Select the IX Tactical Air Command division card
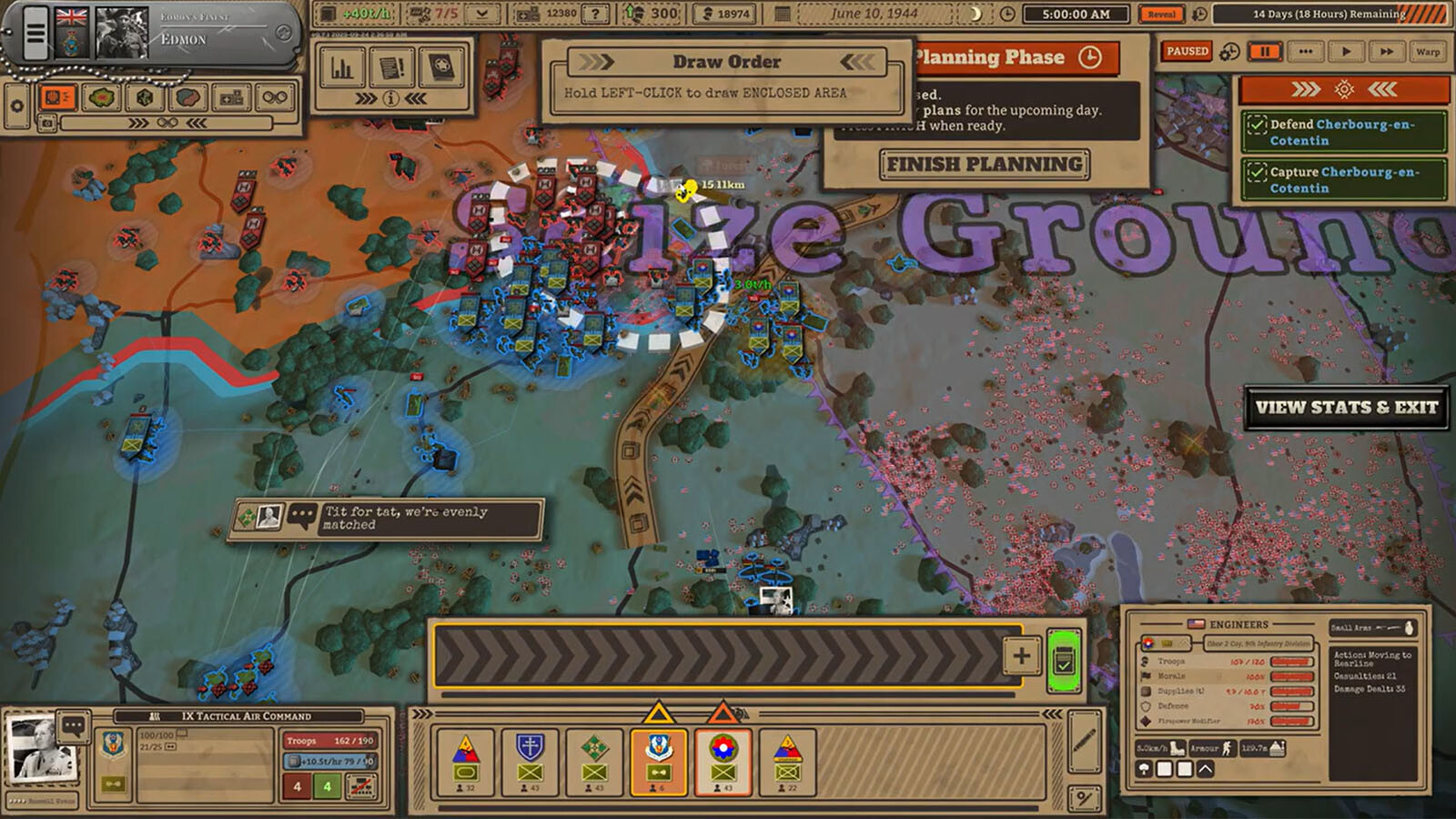1456x819 pixels. 658,762
